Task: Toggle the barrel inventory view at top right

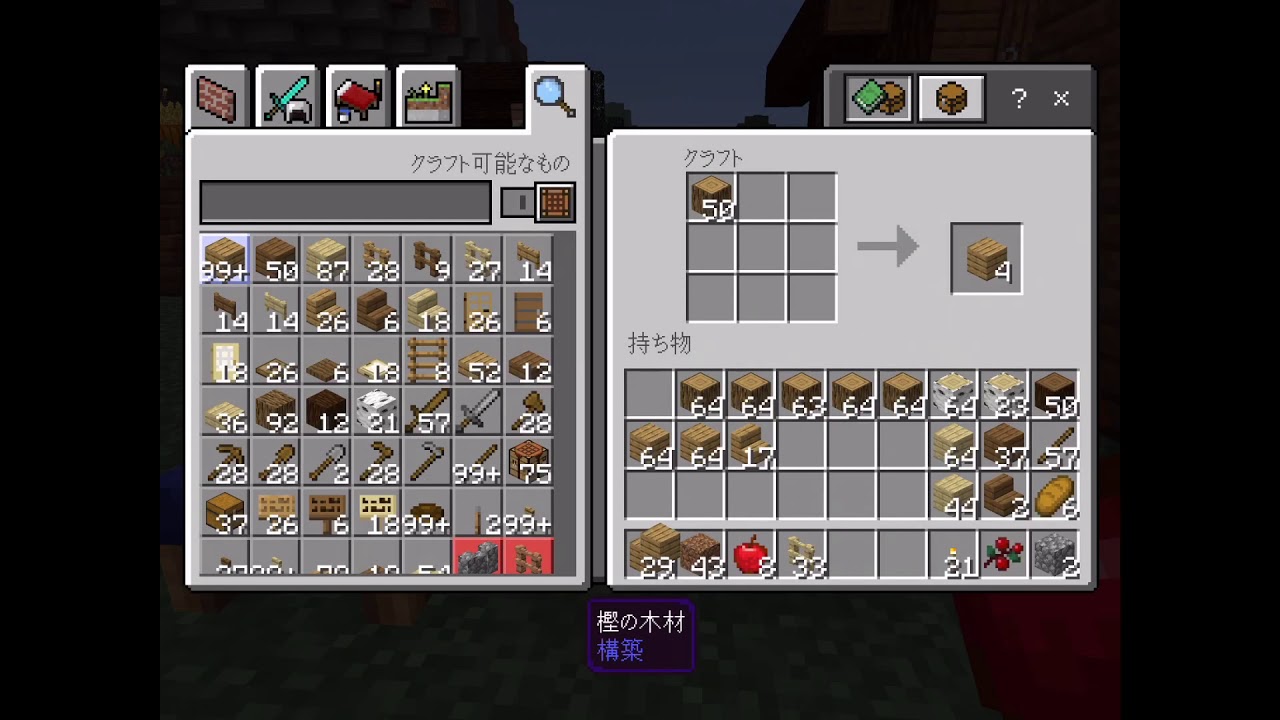Action: 950,97
